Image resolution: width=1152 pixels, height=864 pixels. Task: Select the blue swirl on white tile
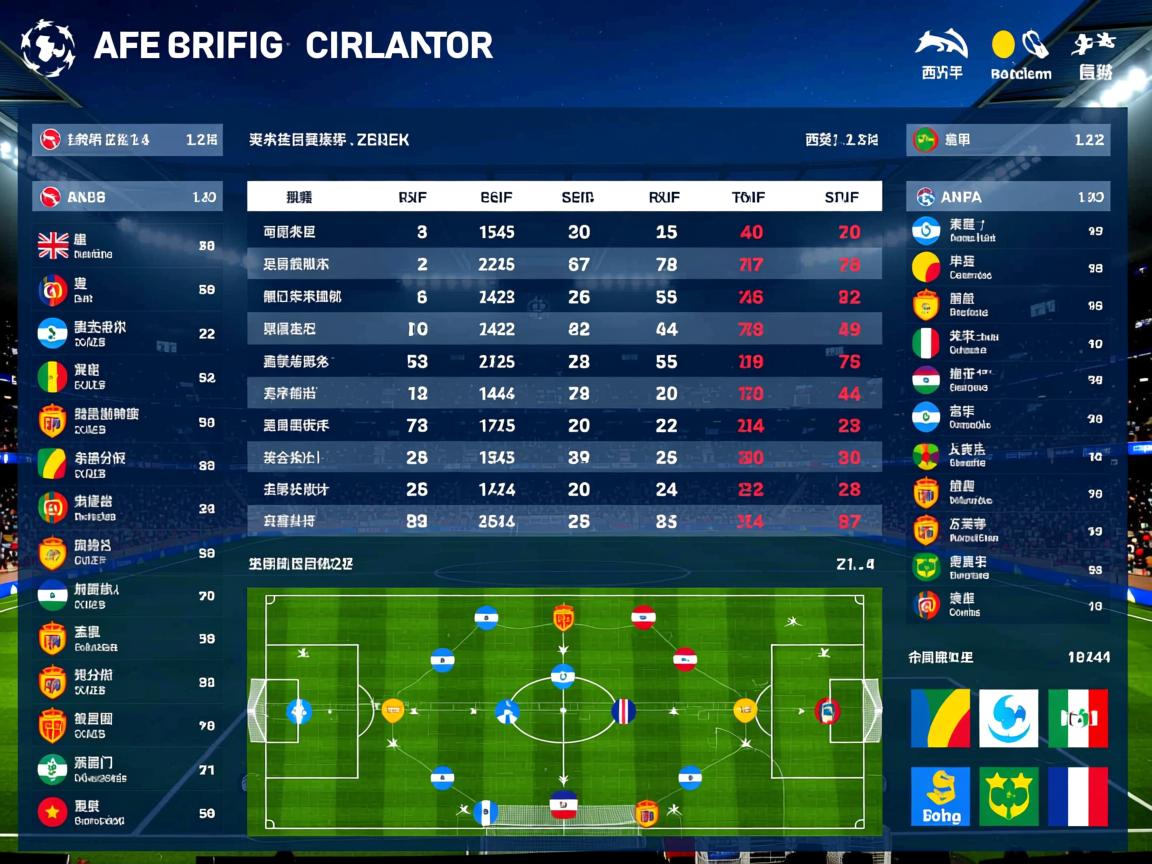point(1008,718)
